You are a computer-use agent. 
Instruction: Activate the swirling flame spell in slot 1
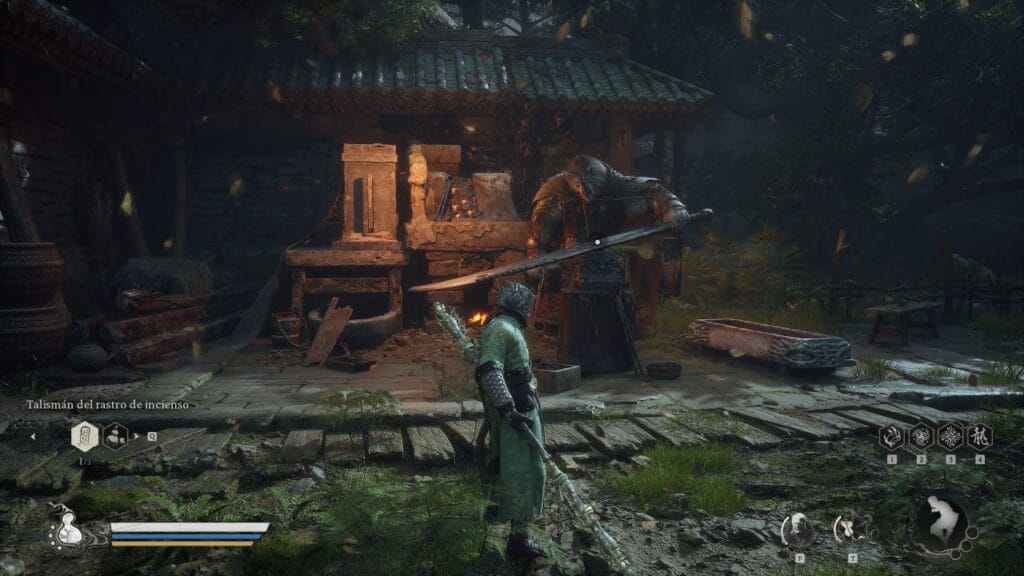891,436
